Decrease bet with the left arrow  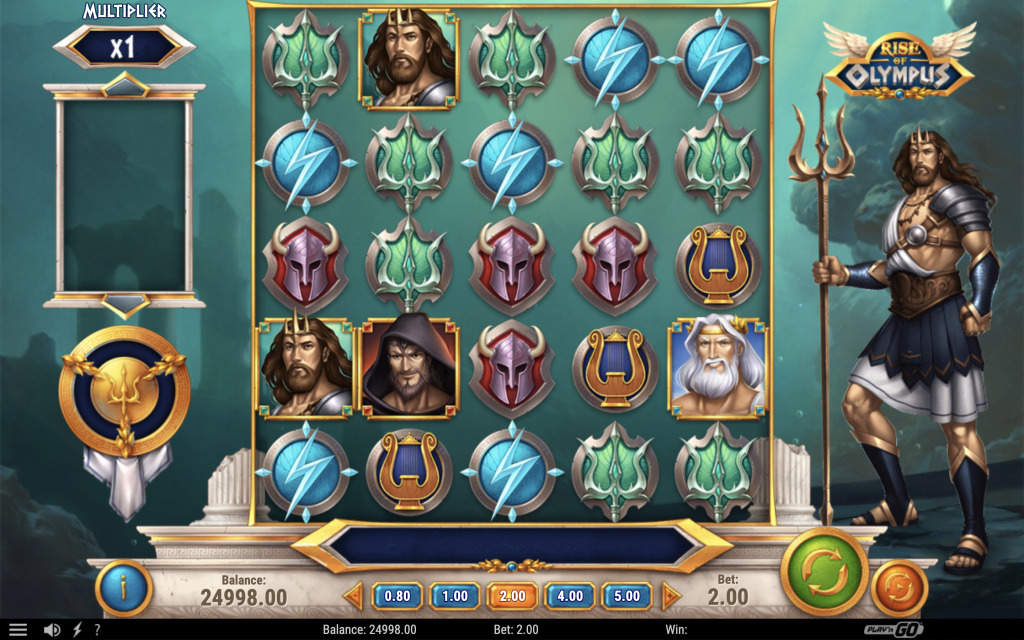click(353, 596)
